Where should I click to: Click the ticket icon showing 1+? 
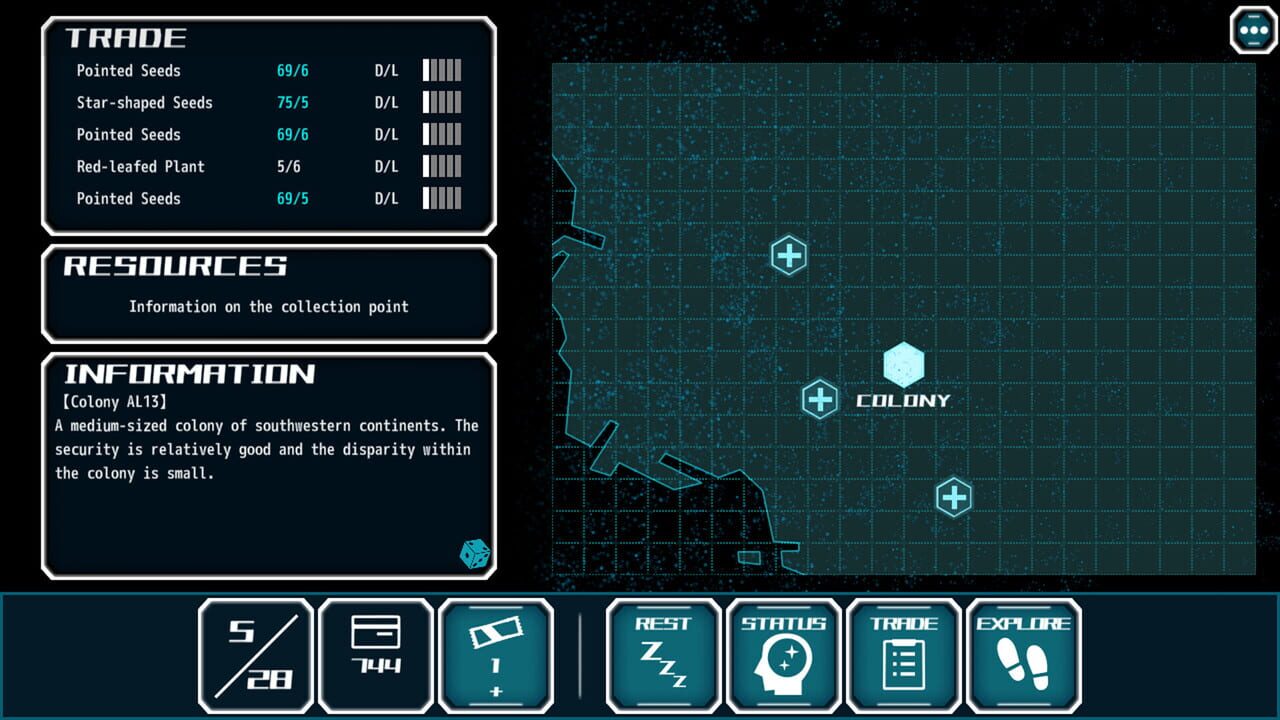497,655
